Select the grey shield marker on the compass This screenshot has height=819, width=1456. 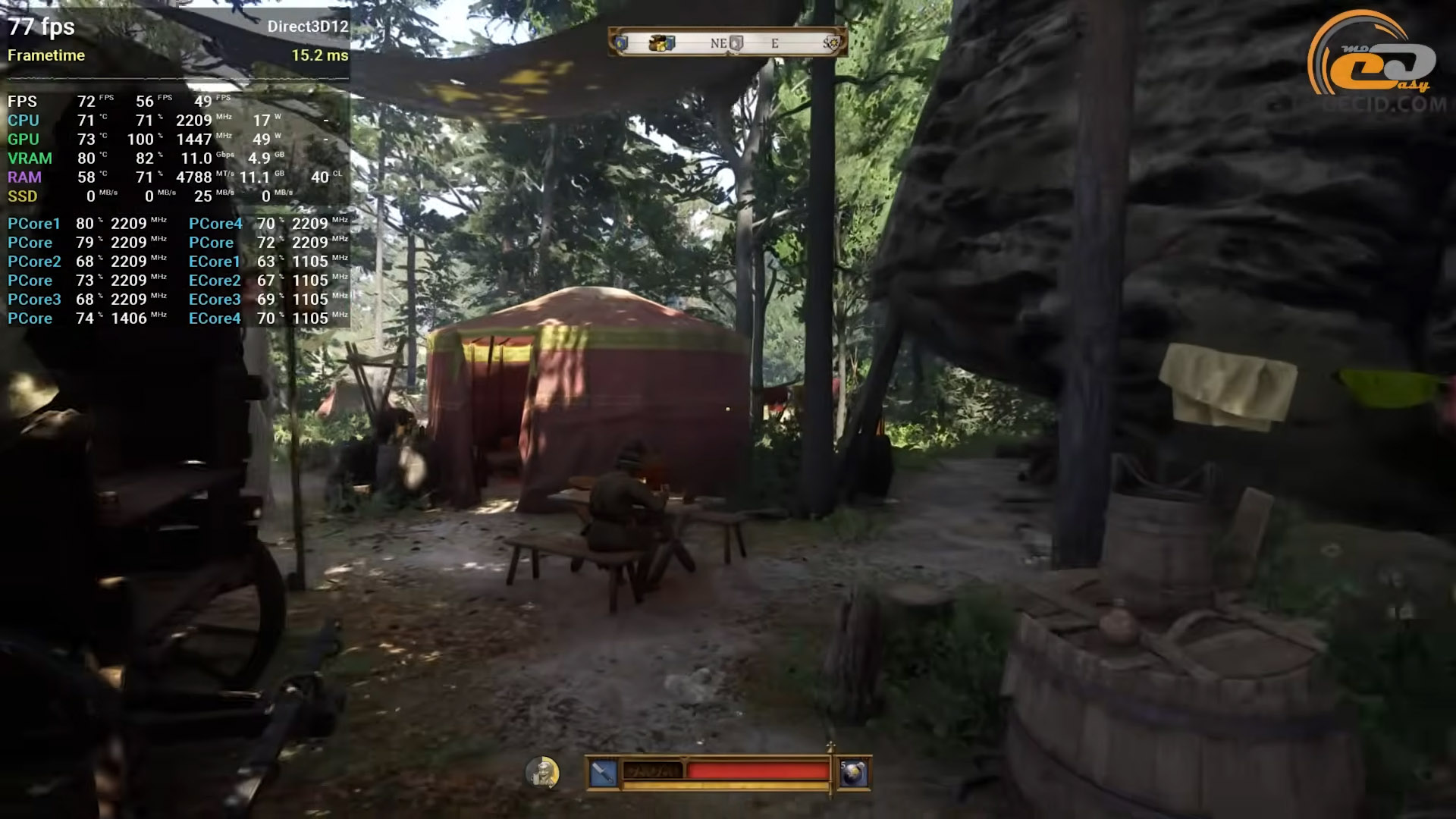(x=735, y=43)
